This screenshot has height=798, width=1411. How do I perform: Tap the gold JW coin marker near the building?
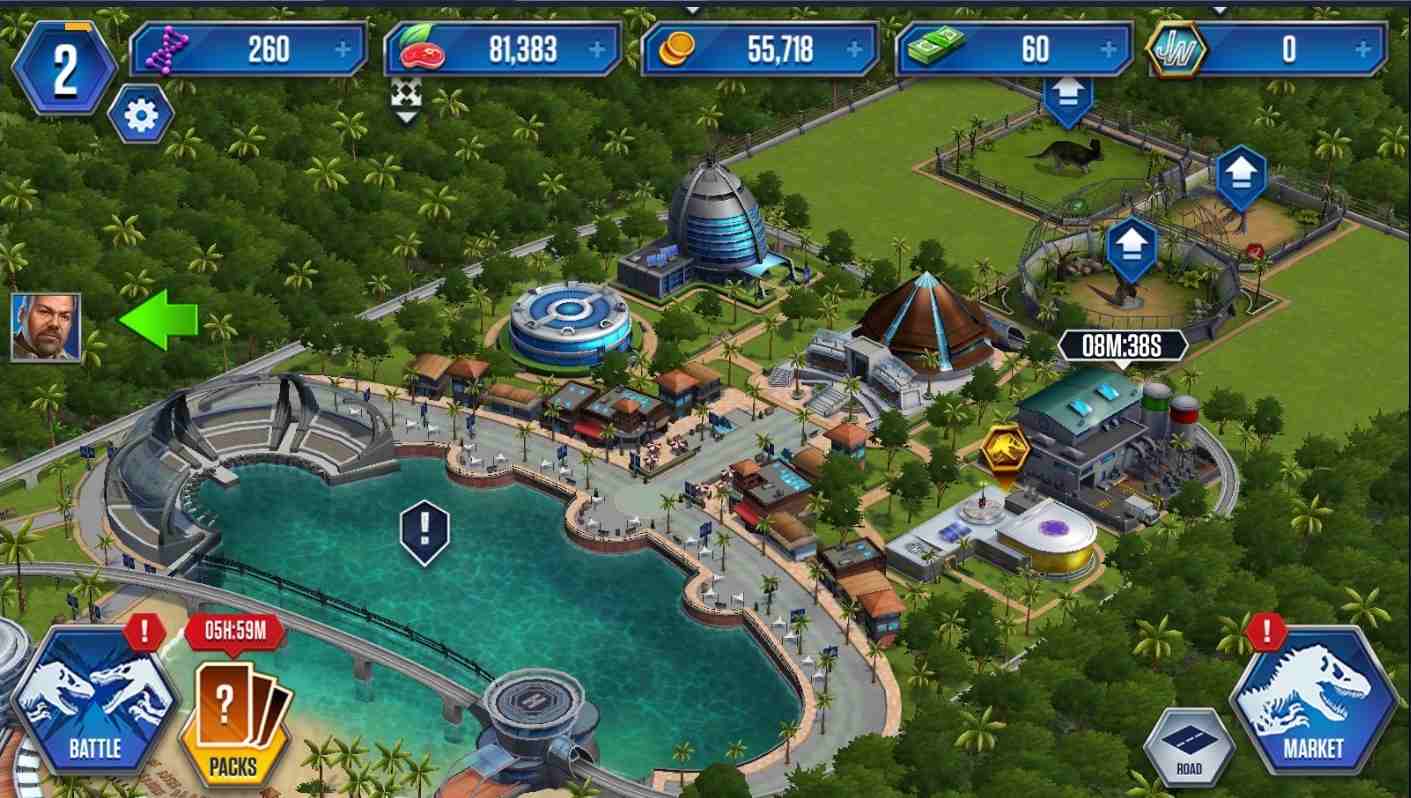[1008, 448]
